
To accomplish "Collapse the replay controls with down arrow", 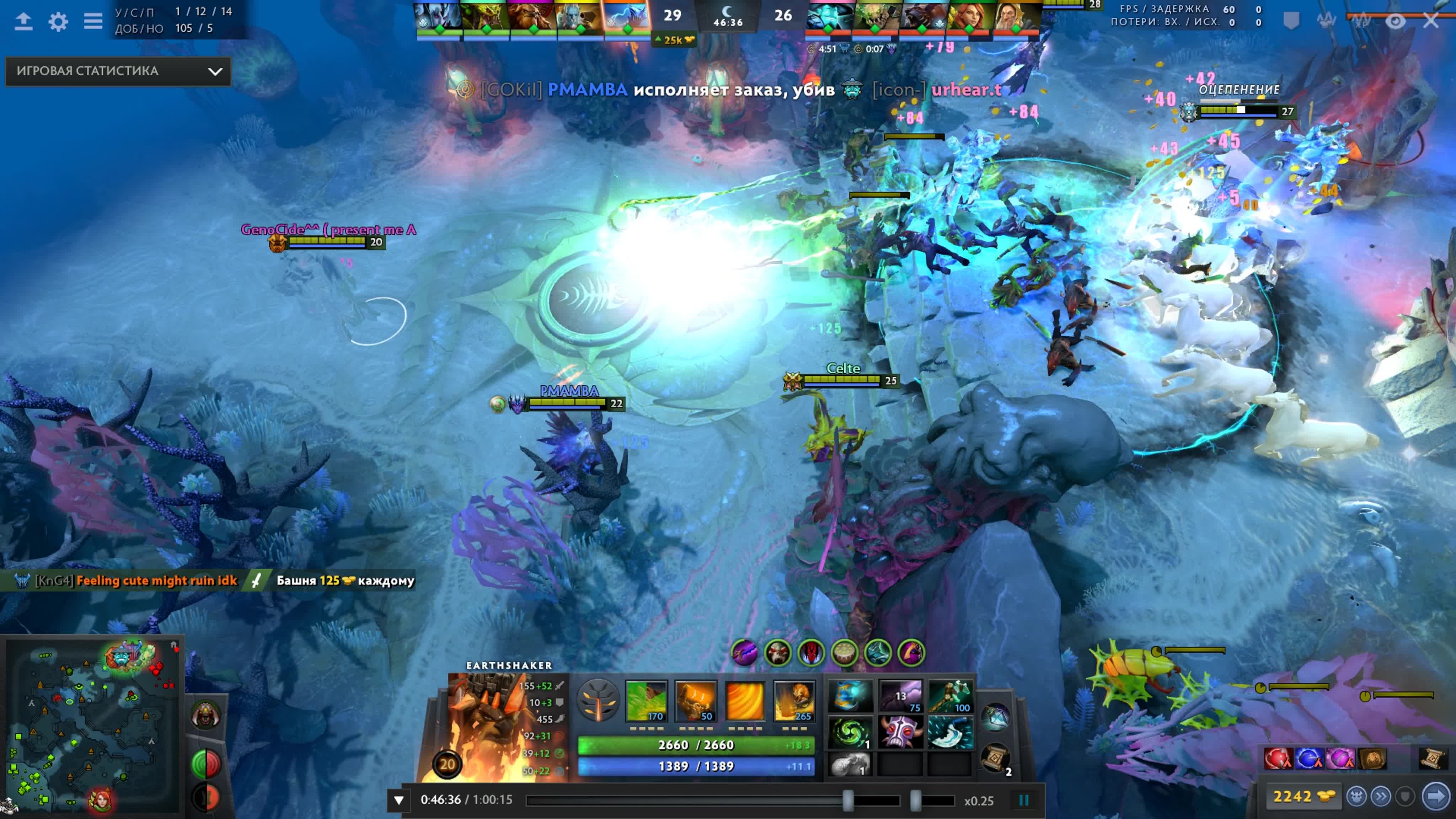I will coord(398,801).
